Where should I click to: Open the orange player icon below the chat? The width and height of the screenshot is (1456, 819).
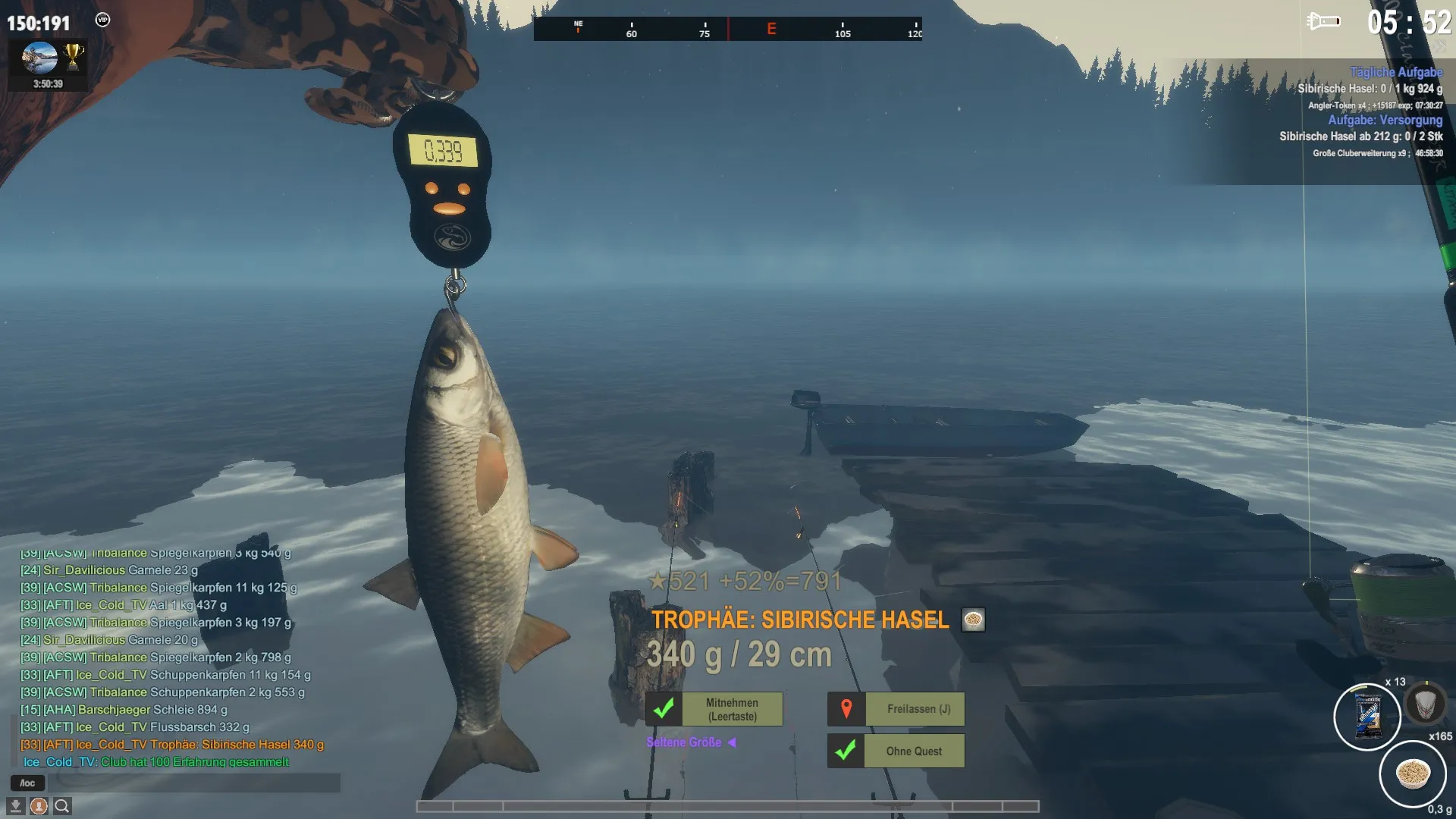(x=39, y=805)
